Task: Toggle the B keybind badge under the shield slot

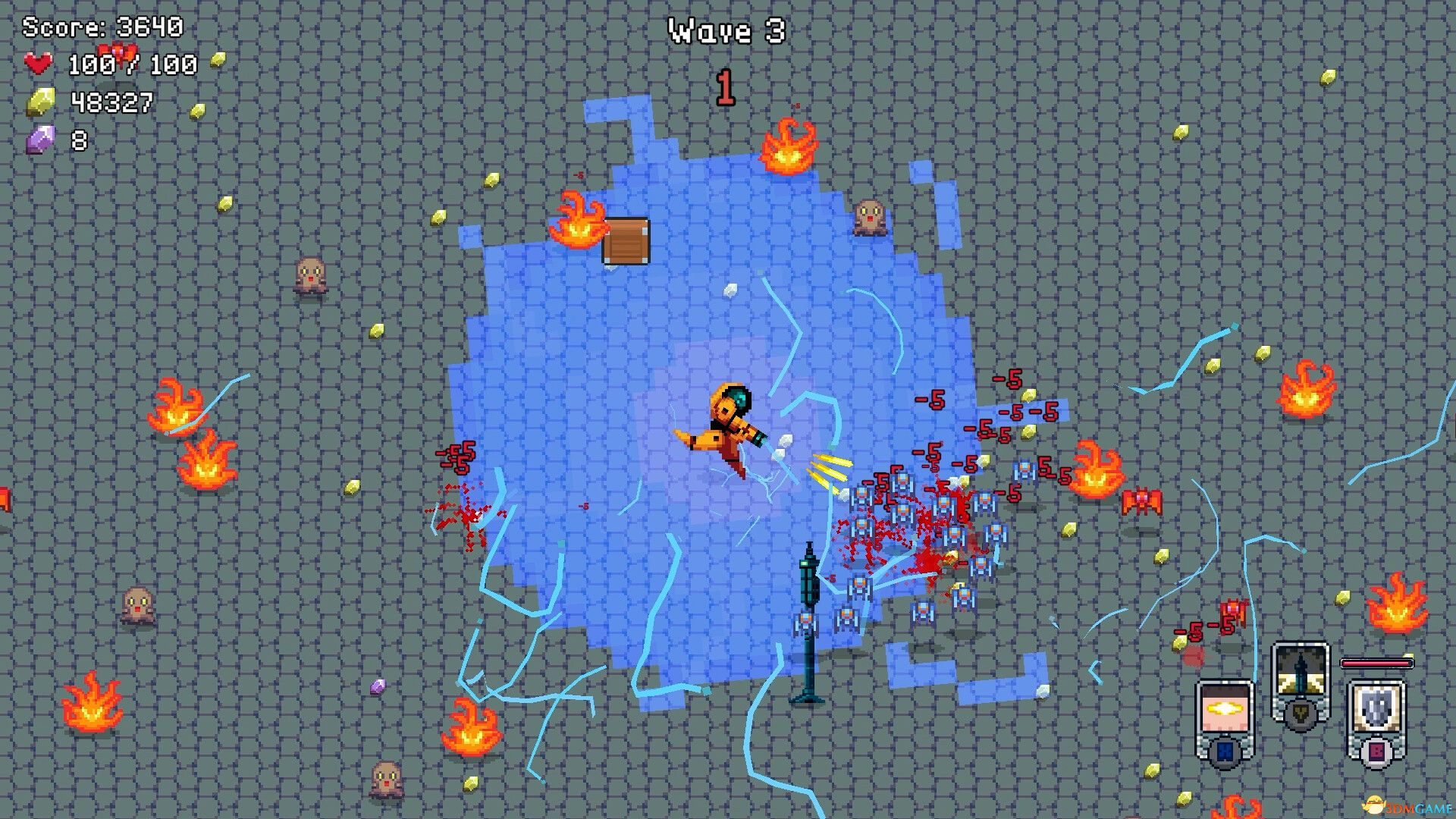Action: pos(1376,750)
